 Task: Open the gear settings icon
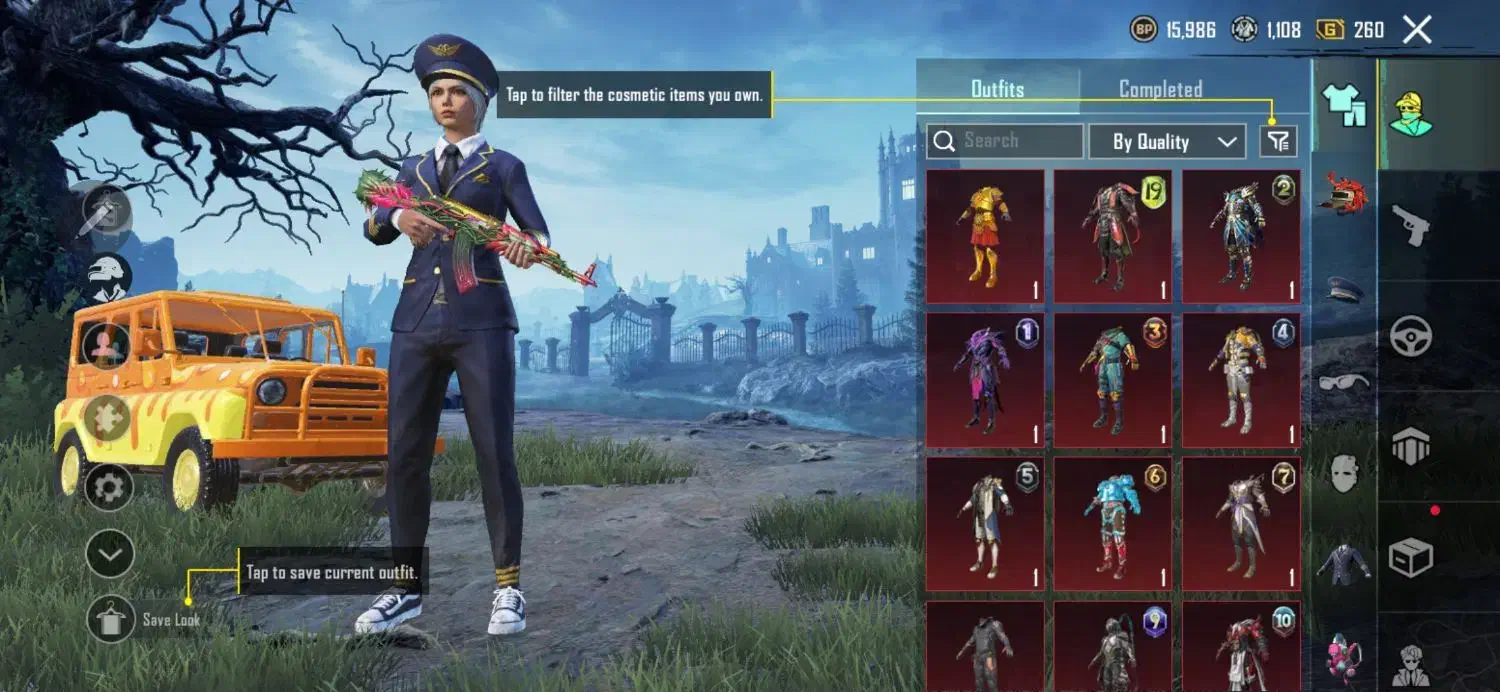[x=110, y=488]
